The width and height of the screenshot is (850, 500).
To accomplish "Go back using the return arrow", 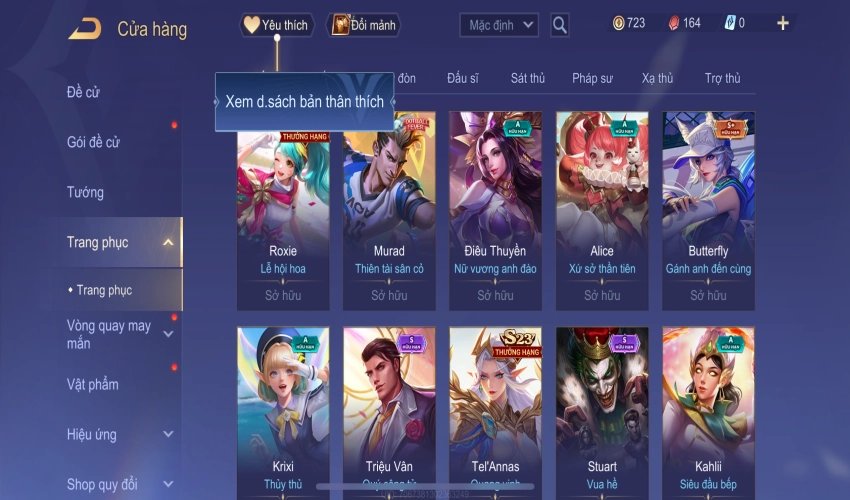I will tap(84, 28).
